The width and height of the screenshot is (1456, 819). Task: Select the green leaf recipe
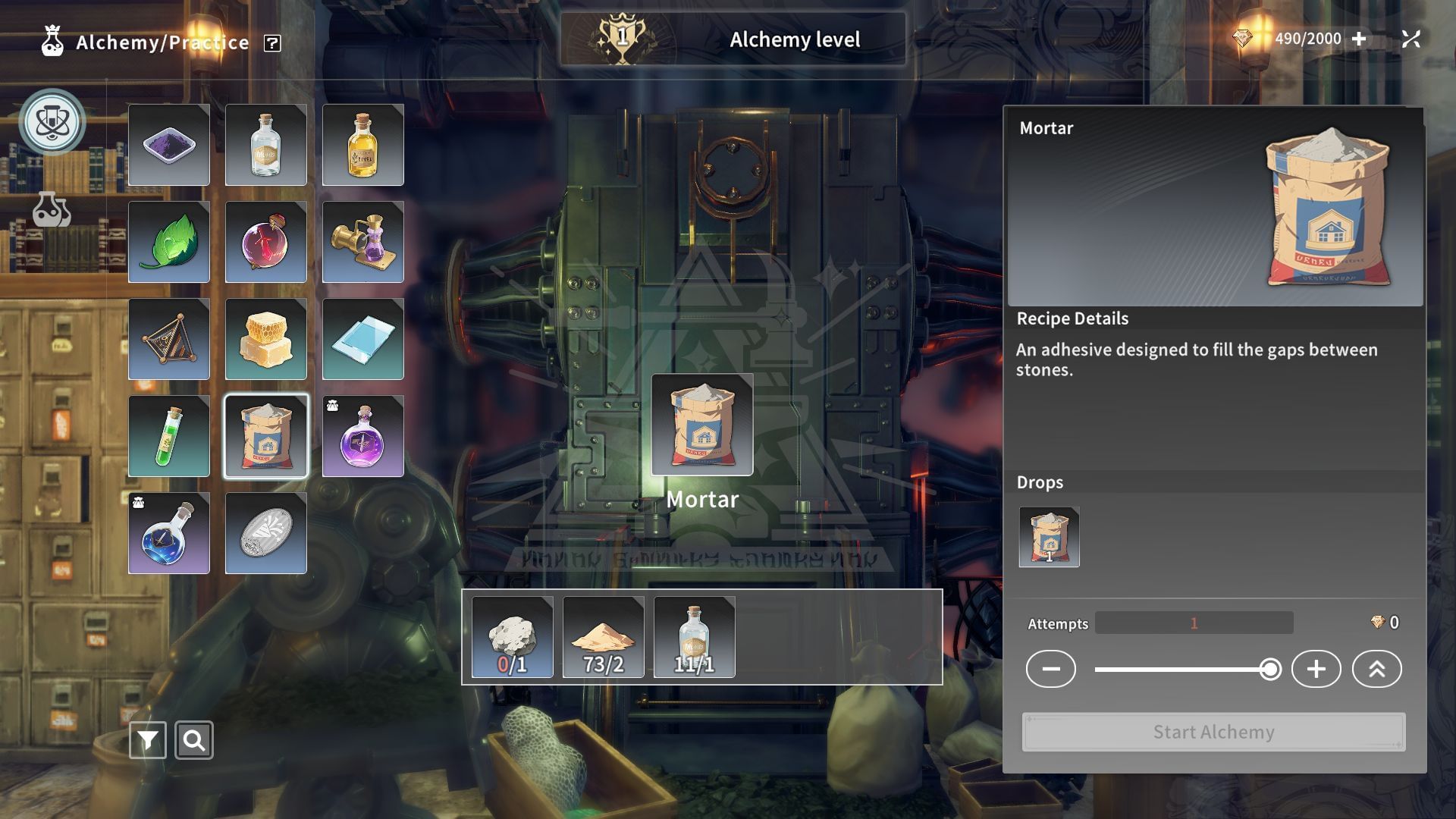pyautogui.click(x=168, y=242)
